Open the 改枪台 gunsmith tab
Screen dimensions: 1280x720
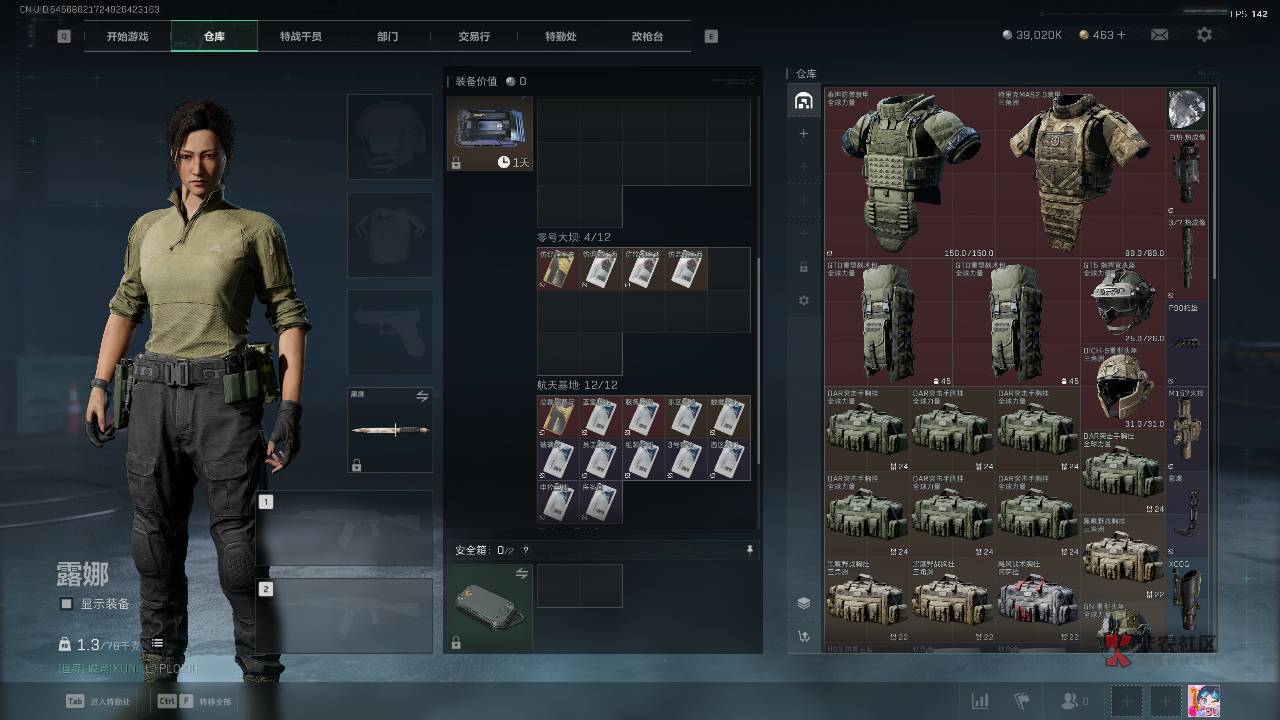pos(647,36)
